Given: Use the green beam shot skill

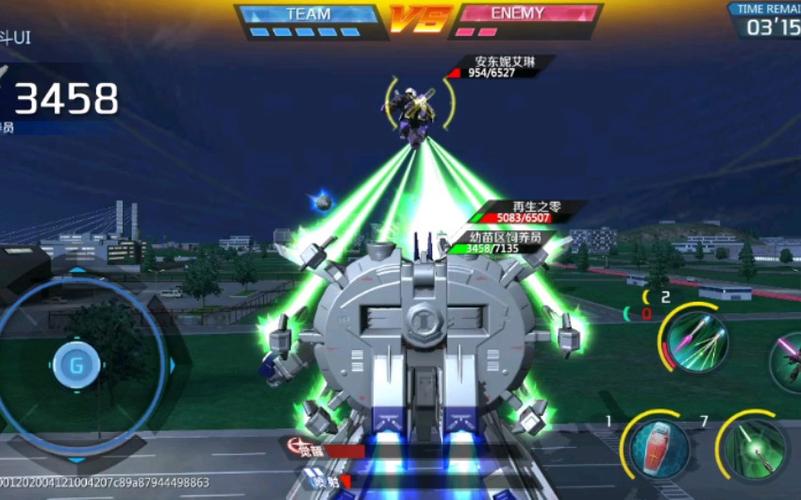Looking at the screenshot, I should [753, 447].
